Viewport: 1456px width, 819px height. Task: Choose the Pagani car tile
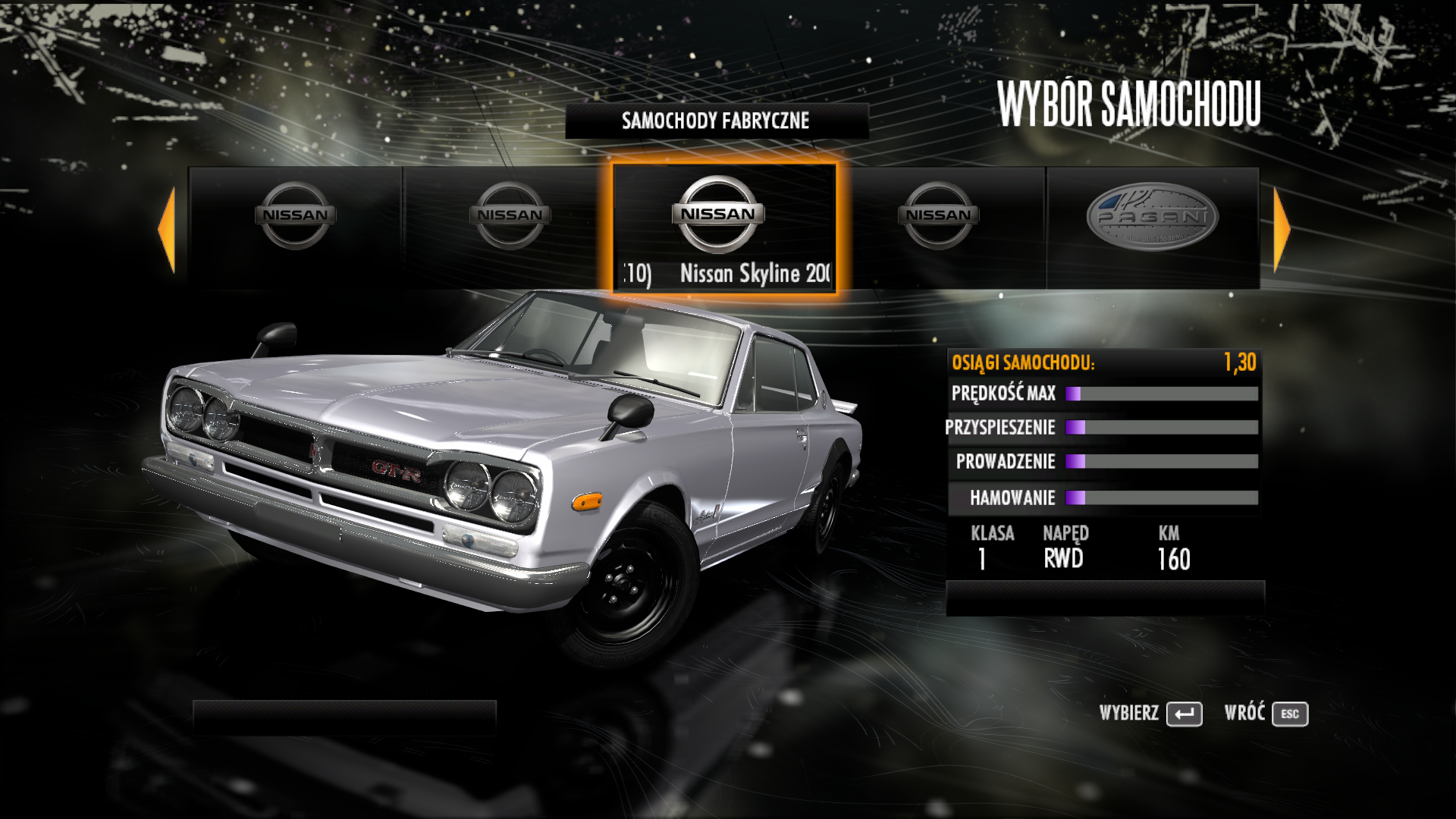click(x=1152, y=227)
